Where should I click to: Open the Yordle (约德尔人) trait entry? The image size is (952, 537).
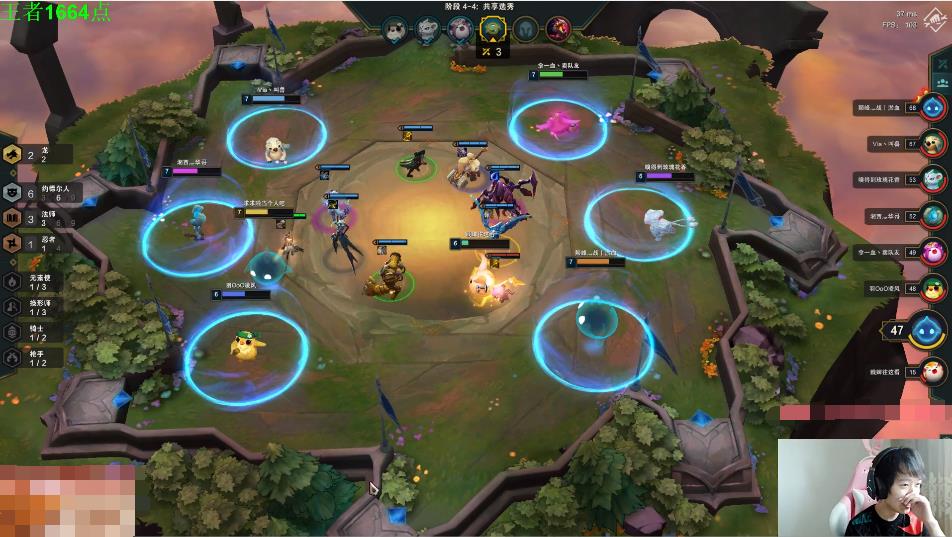pos(14,193)
